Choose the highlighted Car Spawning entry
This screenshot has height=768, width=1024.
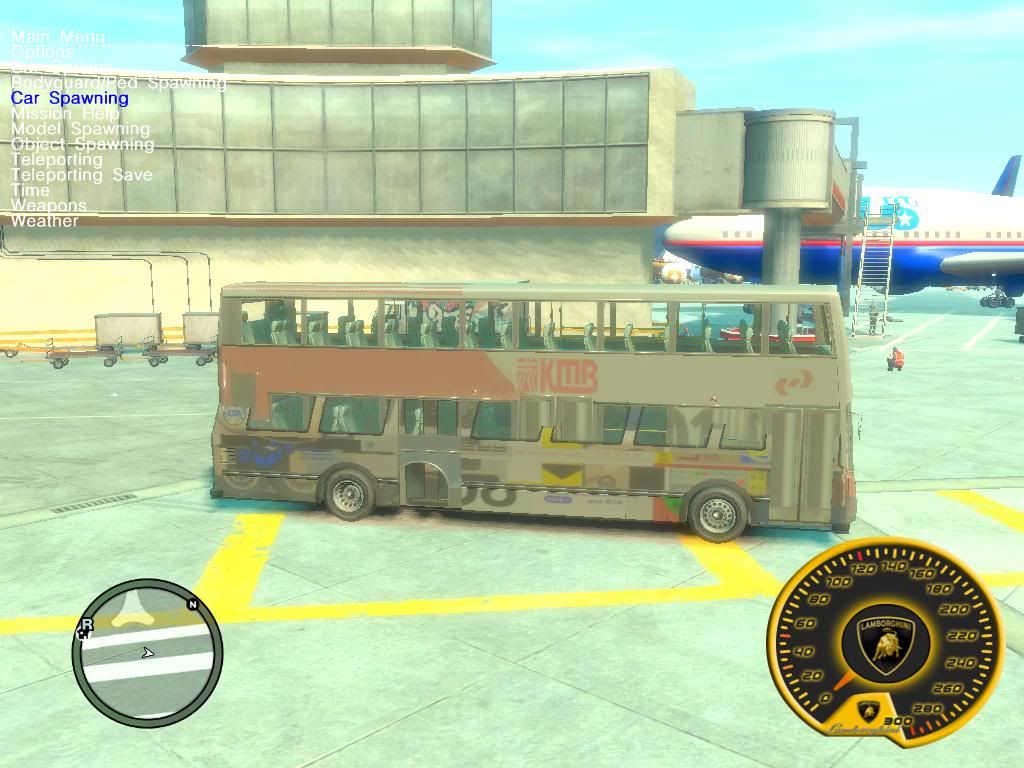(x=70, y=98)
